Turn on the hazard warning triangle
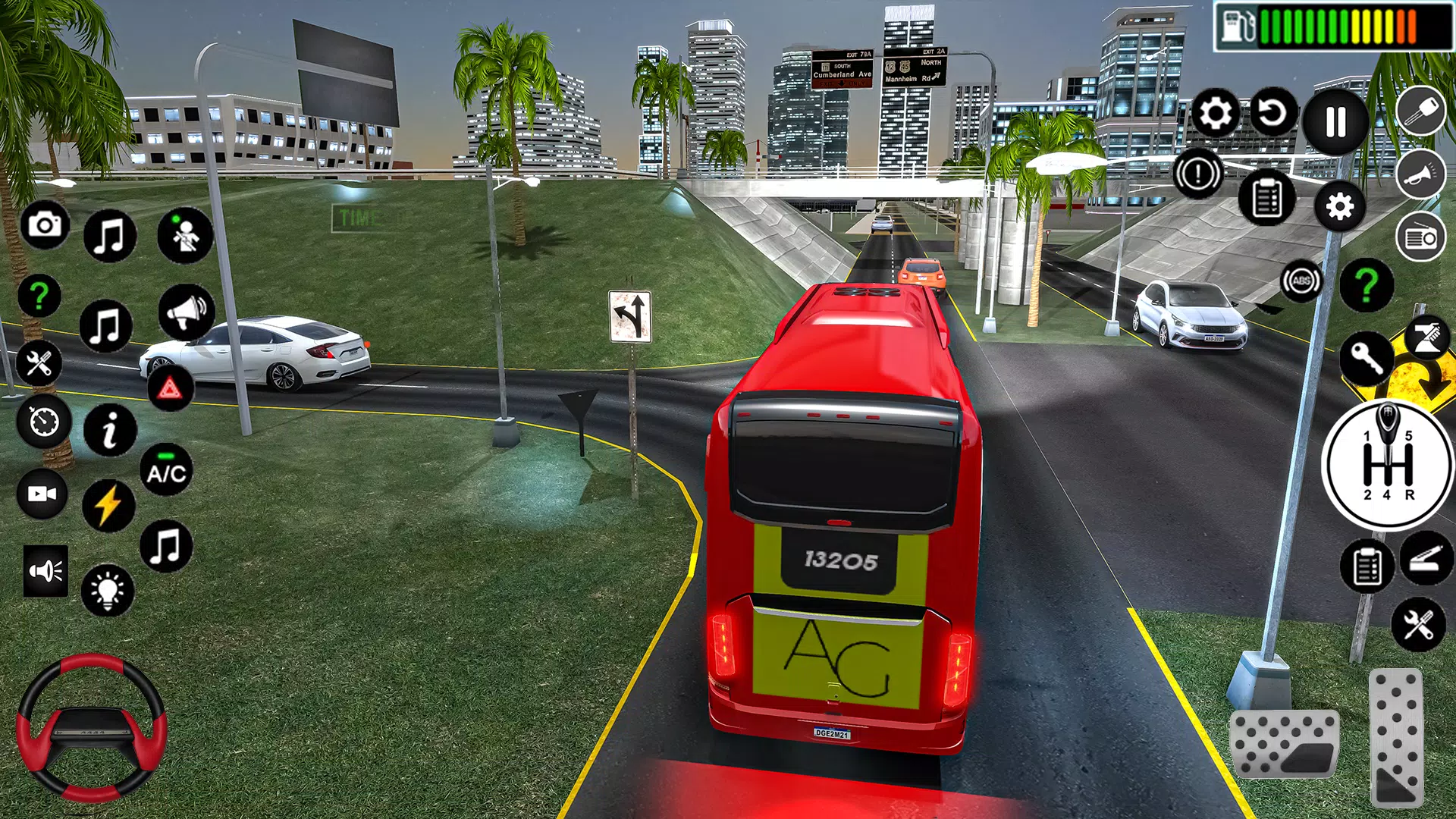Screen dimensions: 1456x819 (170, 390)
